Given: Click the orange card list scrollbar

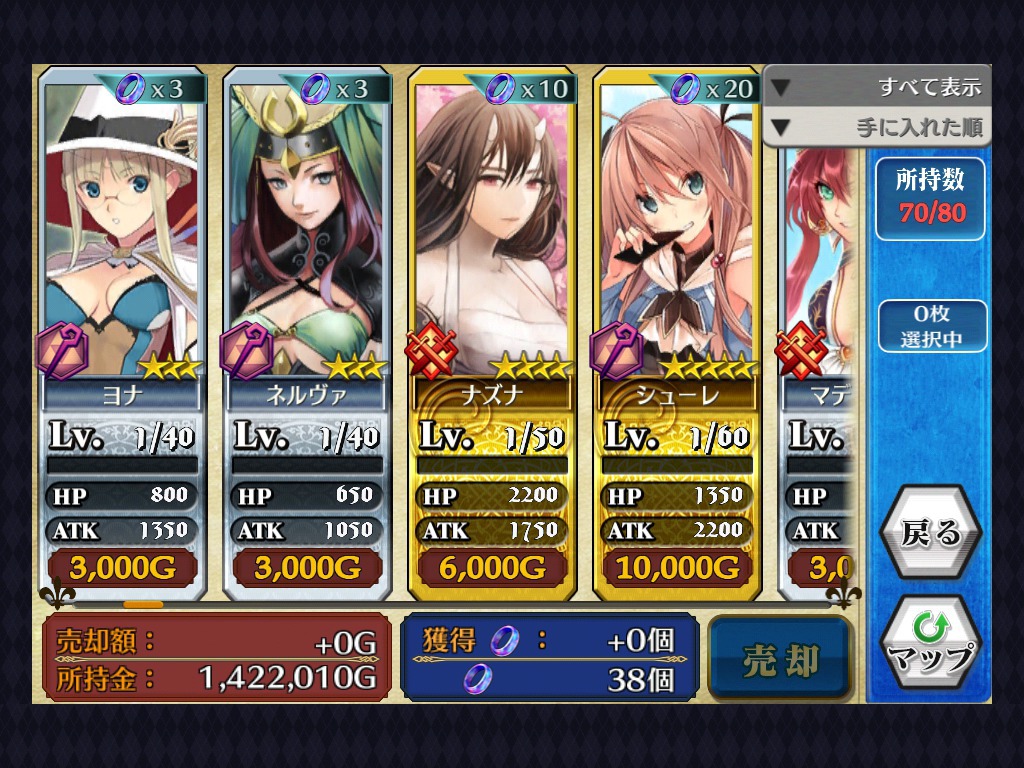Looking at the screenshot, I should (x=143, y=604).
